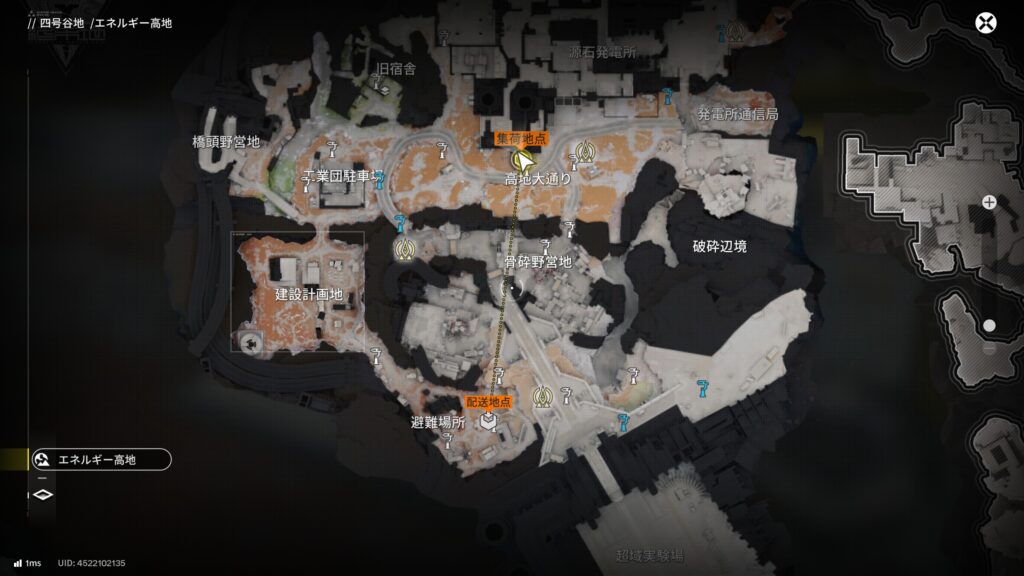The image size is (1024, 576).
Task: Click the fast-travel marker near 源石発電所
Action: pyautogui.click(x=736, y=33)
